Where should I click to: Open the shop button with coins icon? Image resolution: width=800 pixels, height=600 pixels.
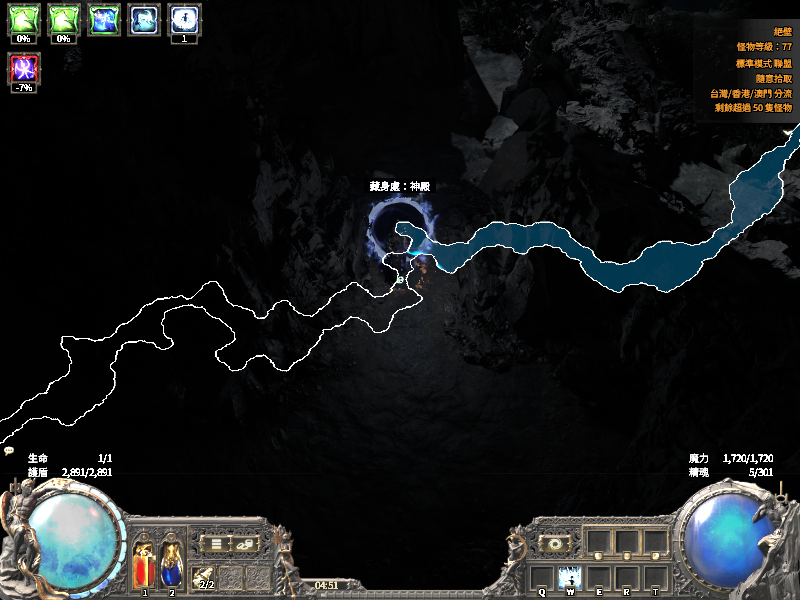click(x=245, y=543)
